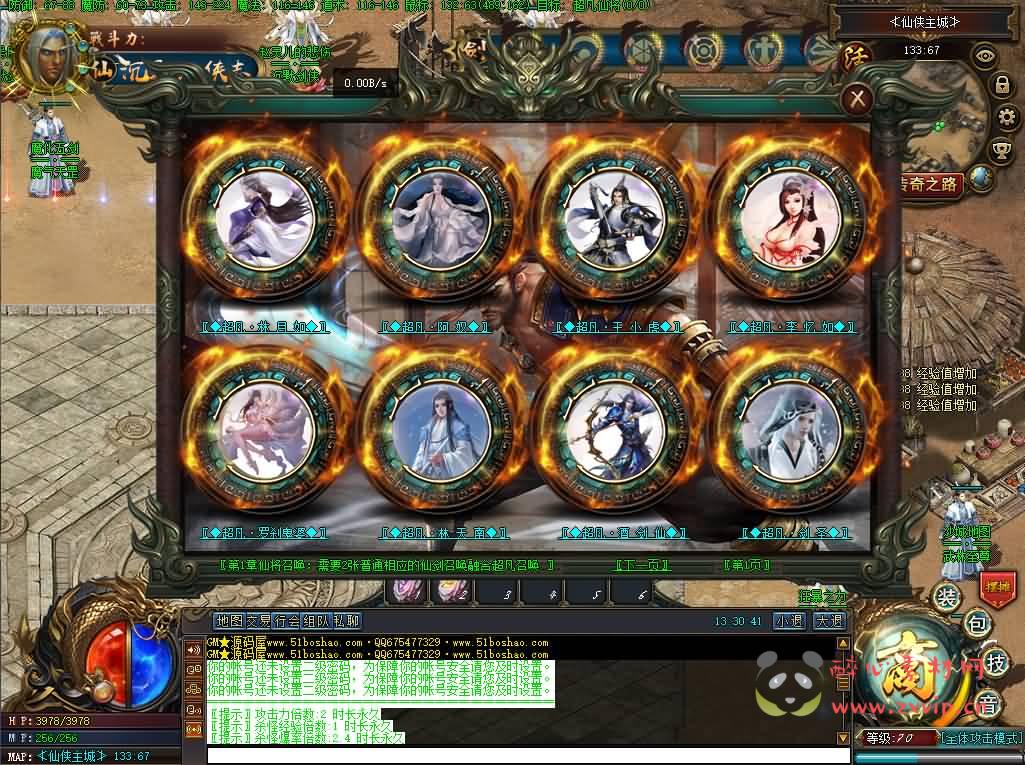Open the trophy ranking icon
Image resolution: width=1025 pixels, height=765 pixels.
pyautogui.click(x=1000, y=150)
